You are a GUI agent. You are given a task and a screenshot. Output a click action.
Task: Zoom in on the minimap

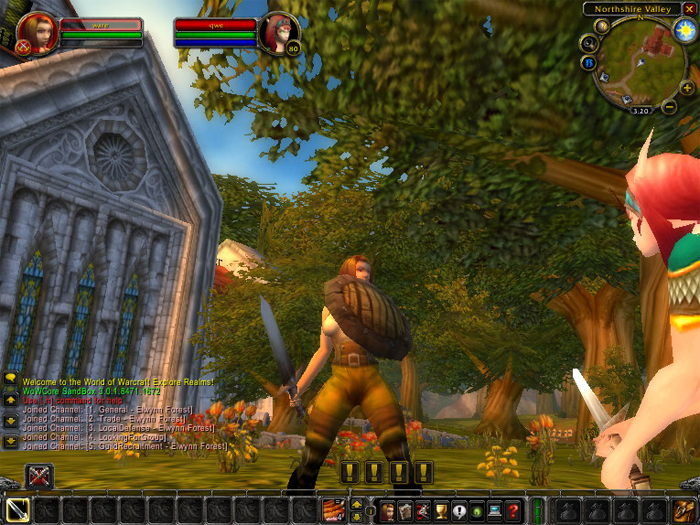coord(687,88)
